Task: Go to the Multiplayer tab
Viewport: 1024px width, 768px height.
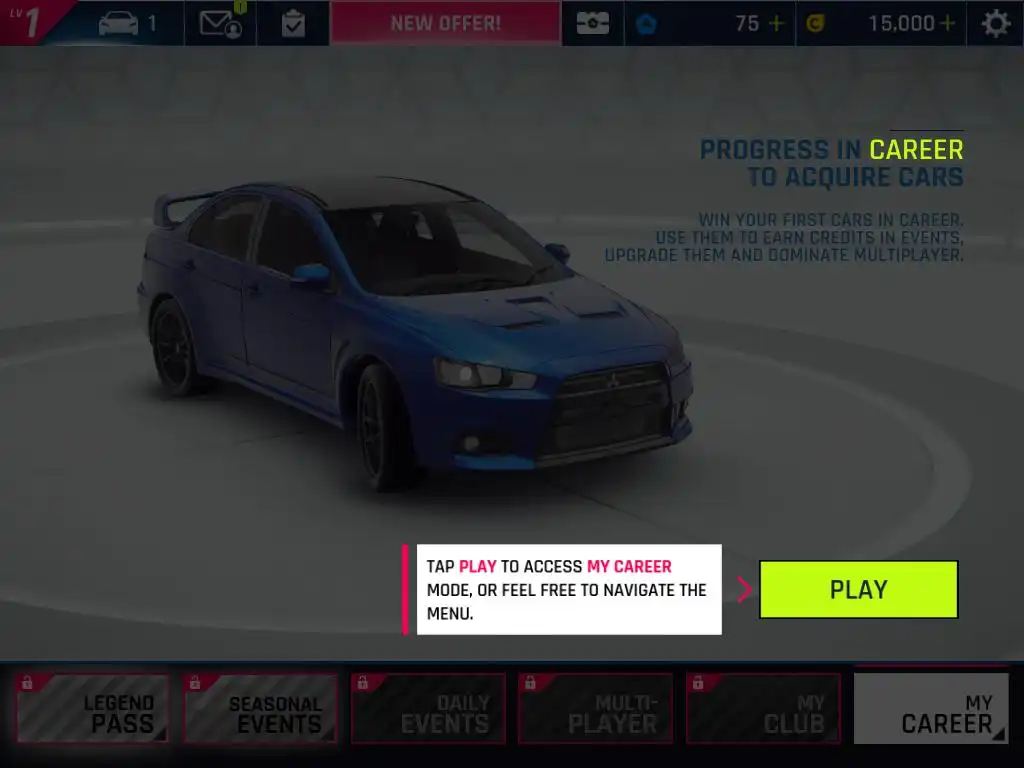Action: coord(596,709)
